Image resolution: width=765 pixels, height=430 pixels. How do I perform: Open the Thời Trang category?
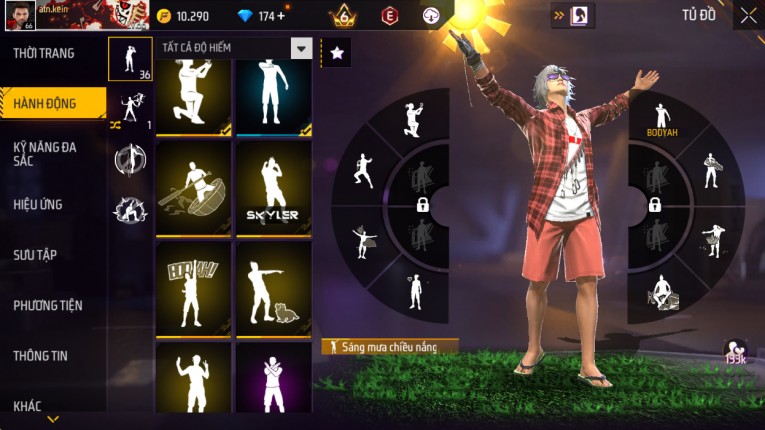45,54
